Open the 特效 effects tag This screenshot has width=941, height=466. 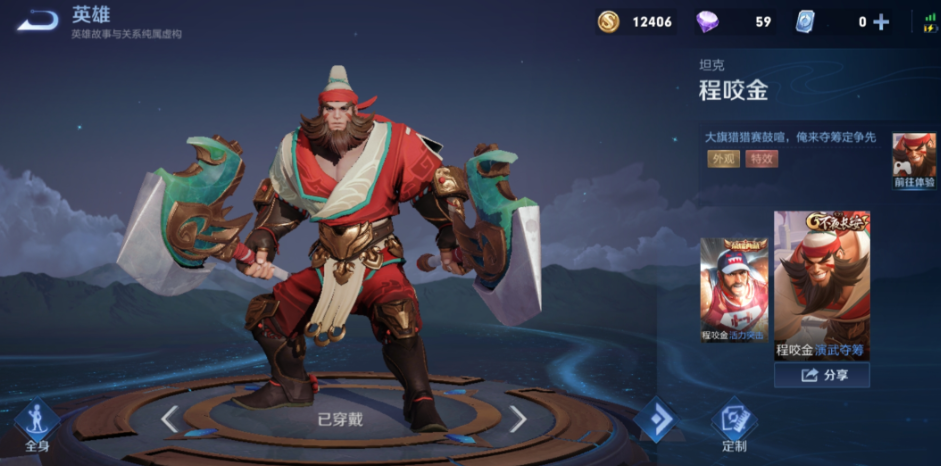(x=761, y=159)
